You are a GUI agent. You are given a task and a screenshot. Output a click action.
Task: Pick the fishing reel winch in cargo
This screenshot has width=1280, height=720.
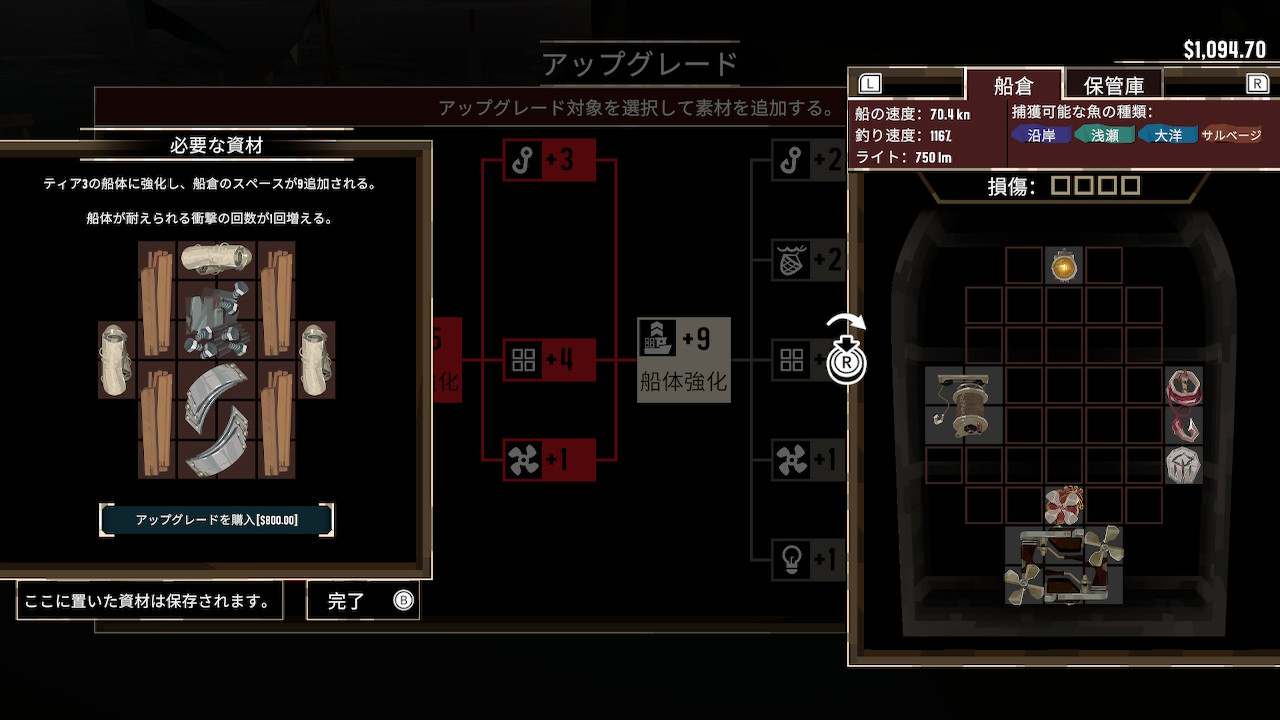pyautogui.click(x=964, y=405)
